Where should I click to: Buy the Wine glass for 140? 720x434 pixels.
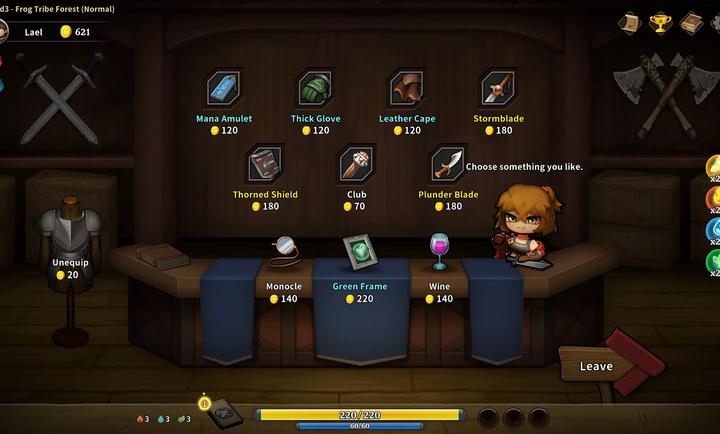pyautogui.click(x=439, y=250)
